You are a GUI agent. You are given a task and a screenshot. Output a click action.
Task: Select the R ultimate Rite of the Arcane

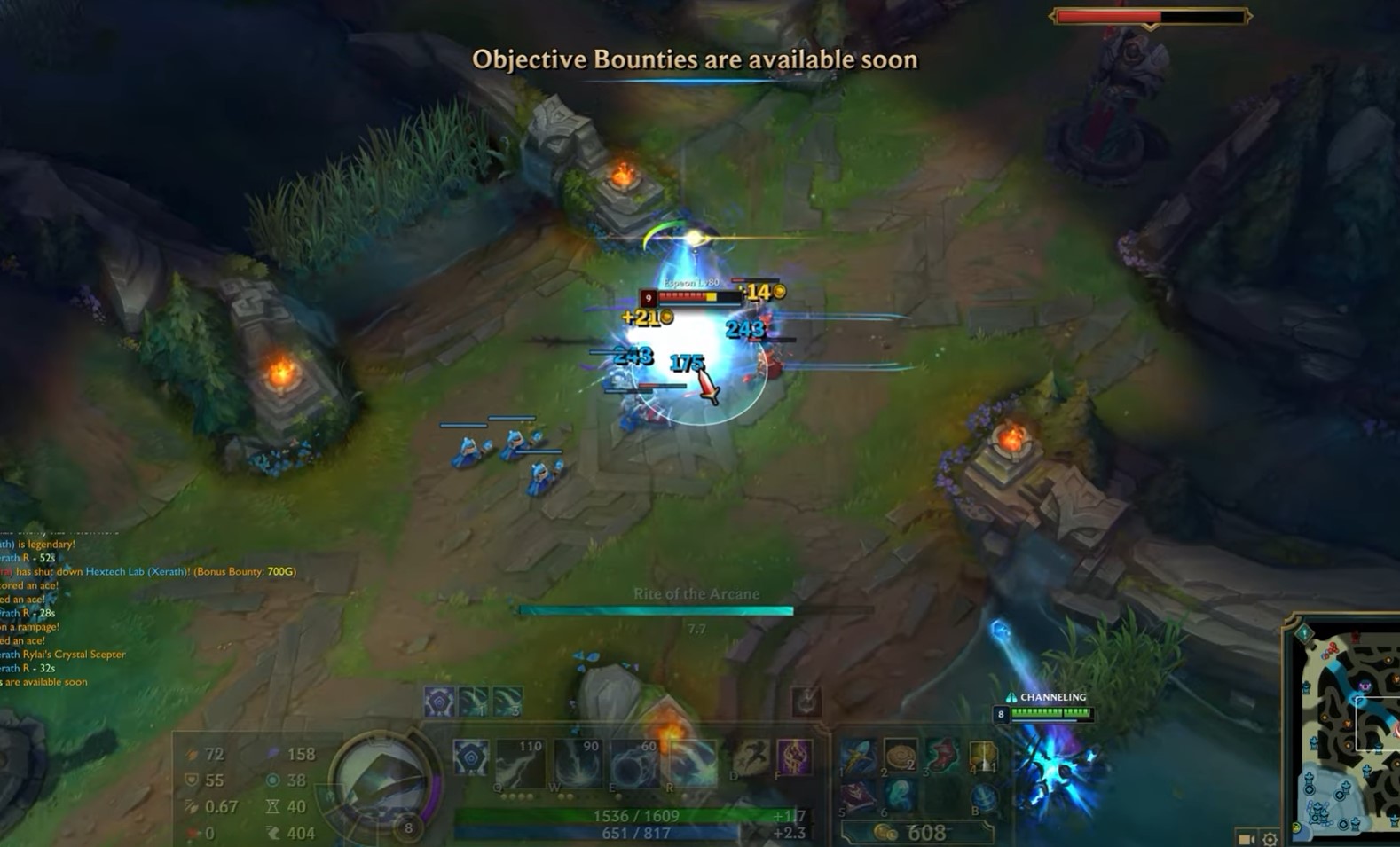click(694, 765)
